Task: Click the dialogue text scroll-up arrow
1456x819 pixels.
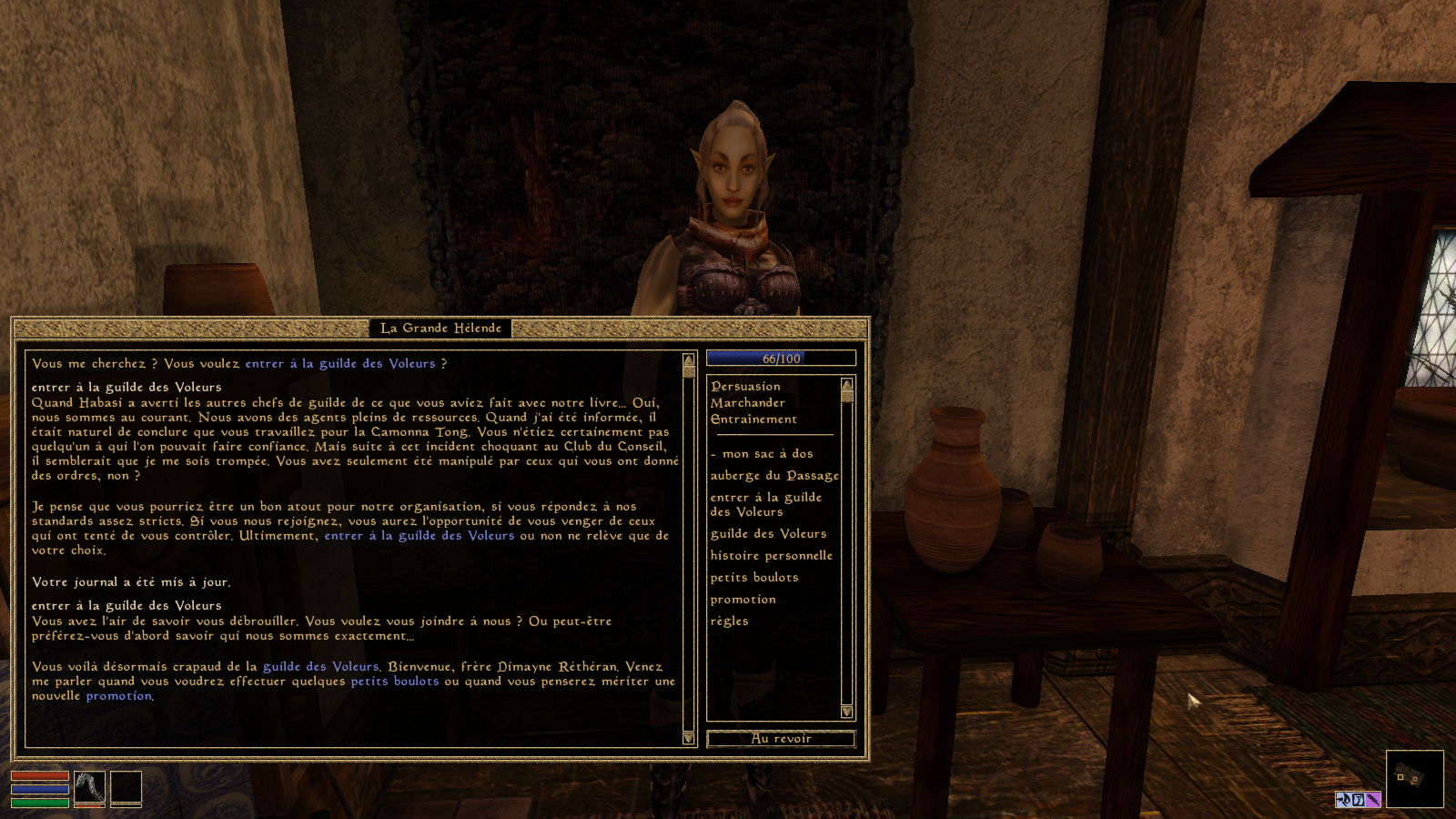Action: pos(689,360)
